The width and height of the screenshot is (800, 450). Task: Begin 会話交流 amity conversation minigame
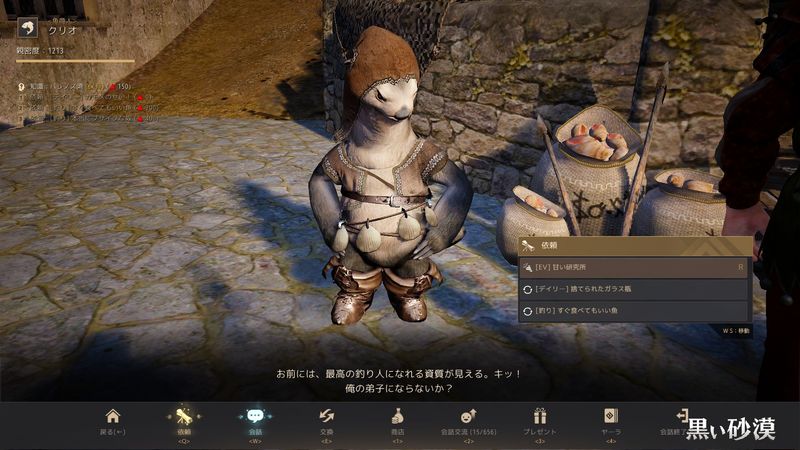point(468,421)
